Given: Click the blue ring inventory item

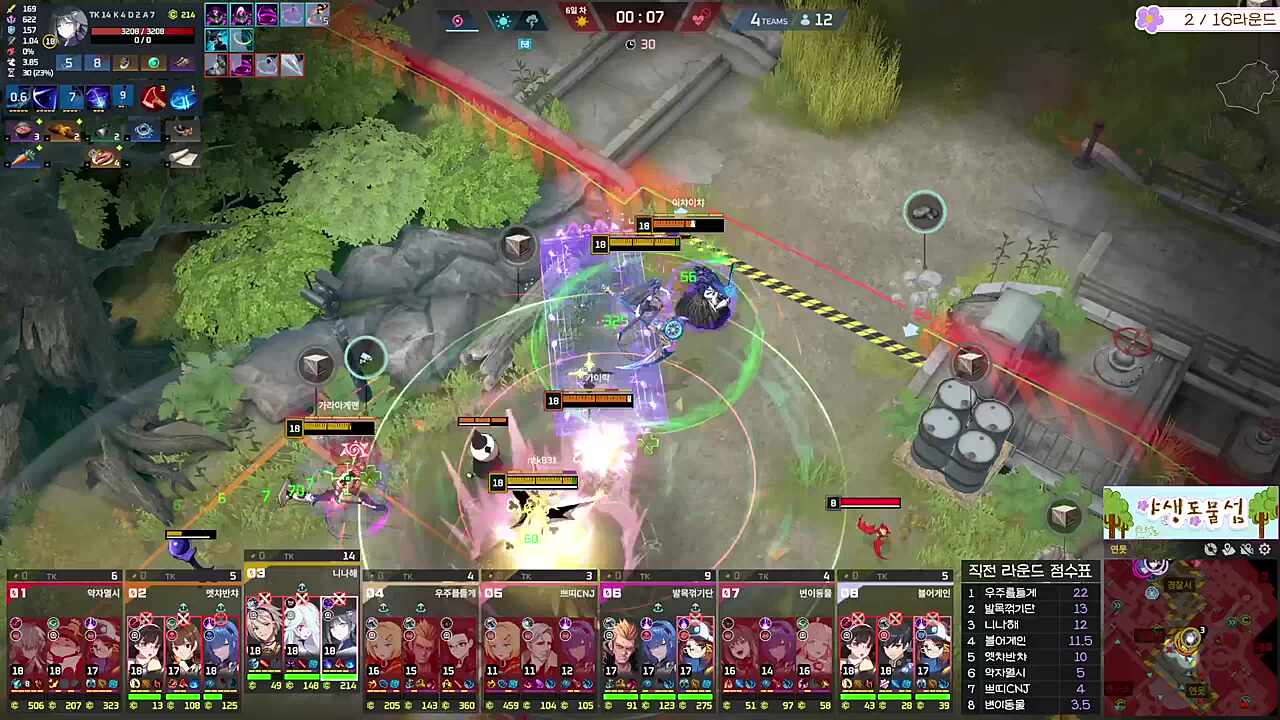Looking at the screenshot, I should [x=145, y=130].
